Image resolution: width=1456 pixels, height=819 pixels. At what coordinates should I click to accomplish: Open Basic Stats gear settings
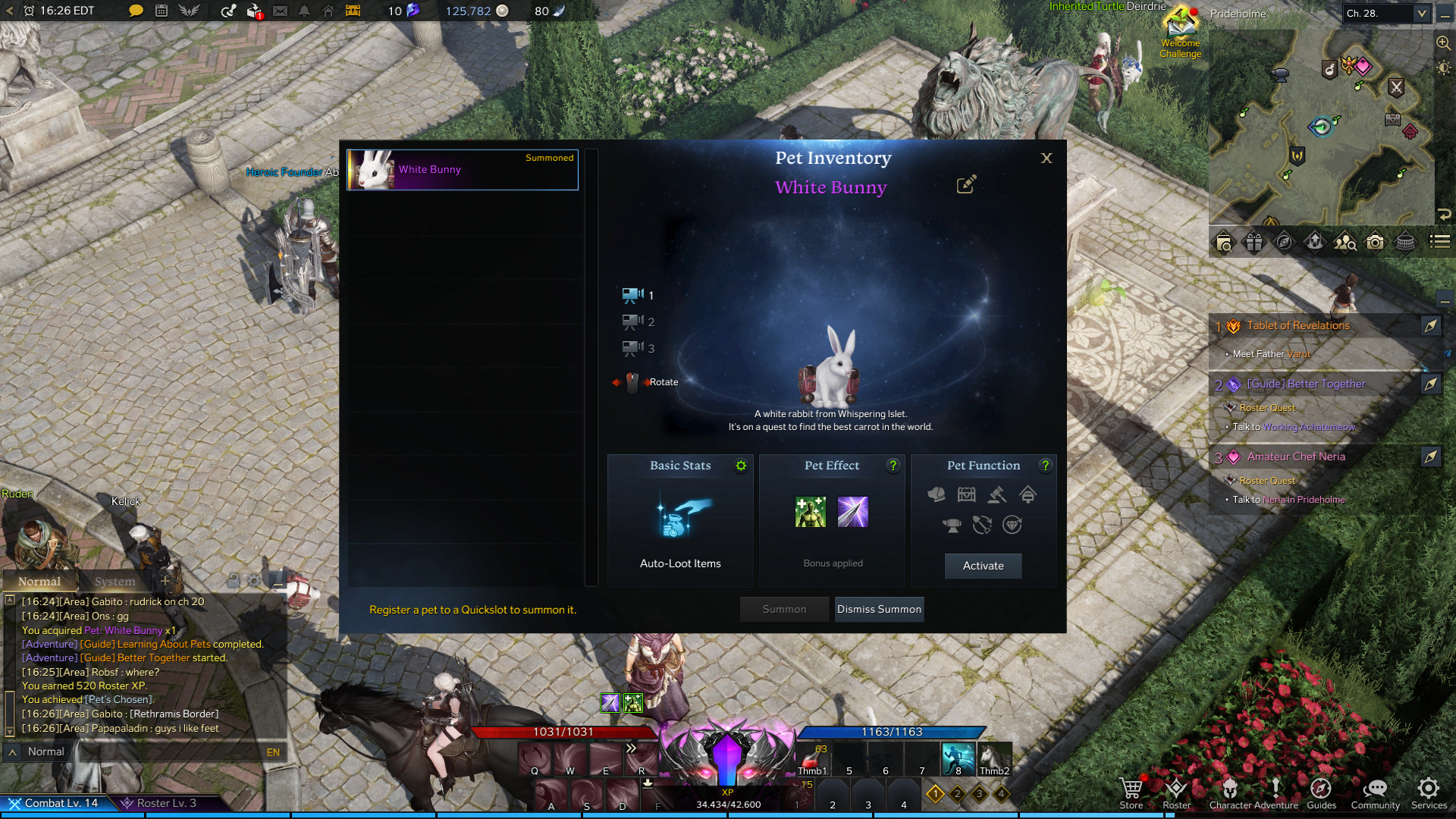click(741, 466)
